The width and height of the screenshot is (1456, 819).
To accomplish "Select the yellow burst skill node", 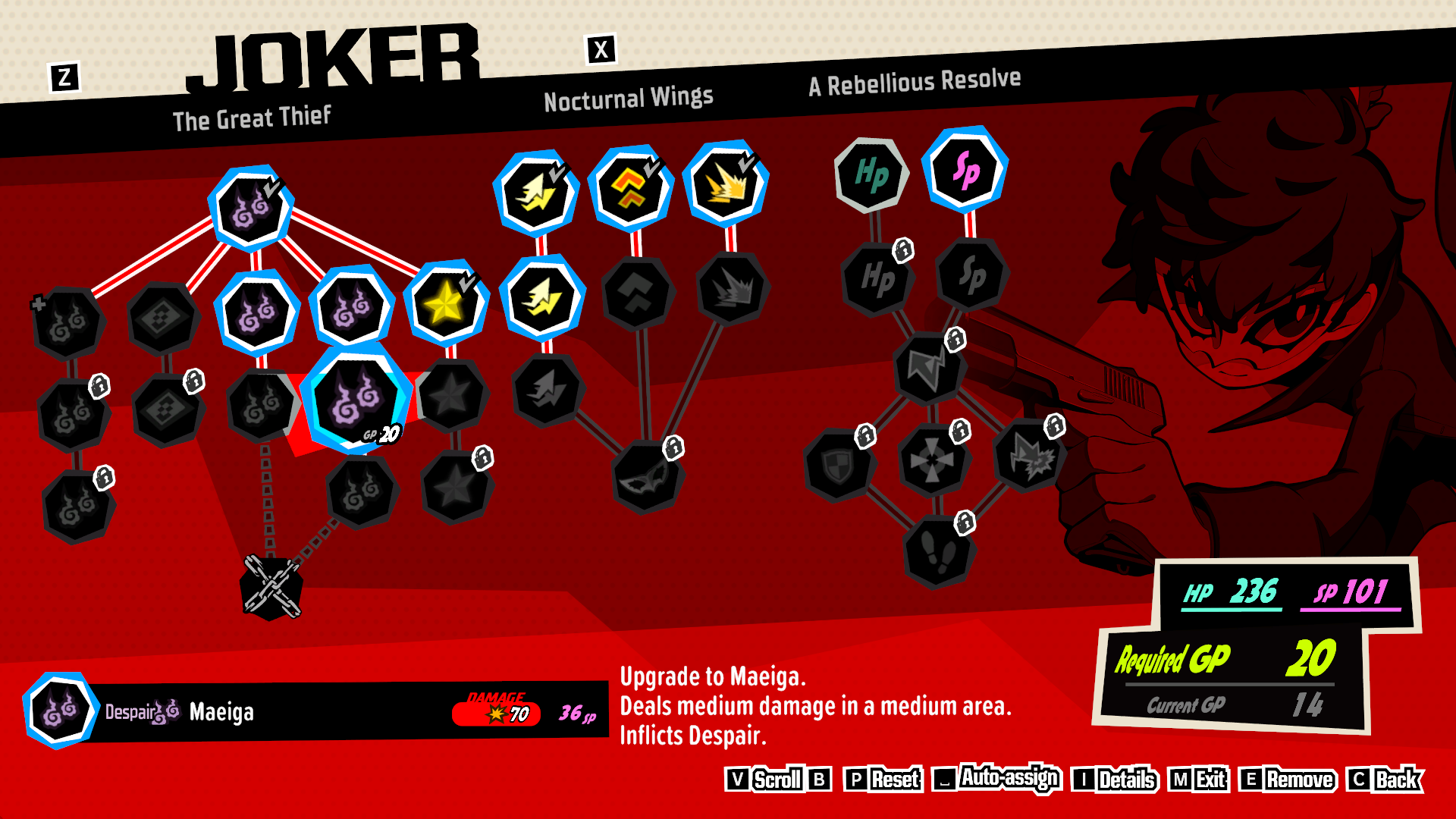I will tap(726, 184).
